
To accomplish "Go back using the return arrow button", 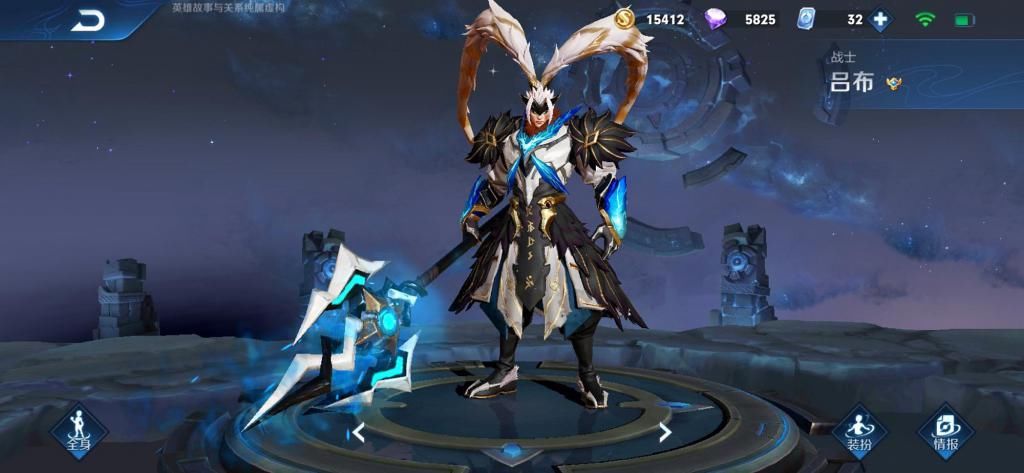I will coord(87,20).
